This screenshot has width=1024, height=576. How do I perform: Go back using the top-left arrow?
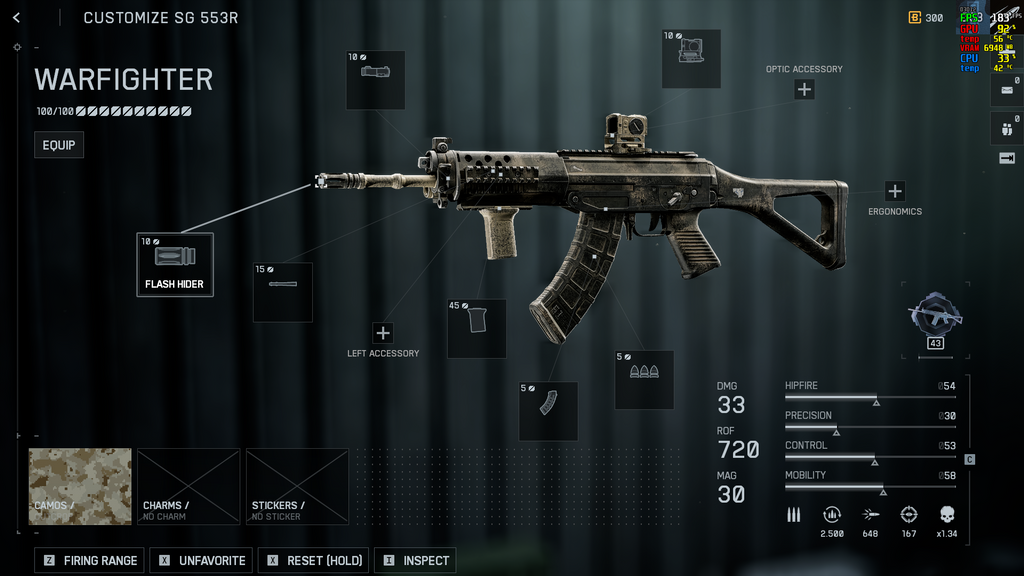pos(17,18)
